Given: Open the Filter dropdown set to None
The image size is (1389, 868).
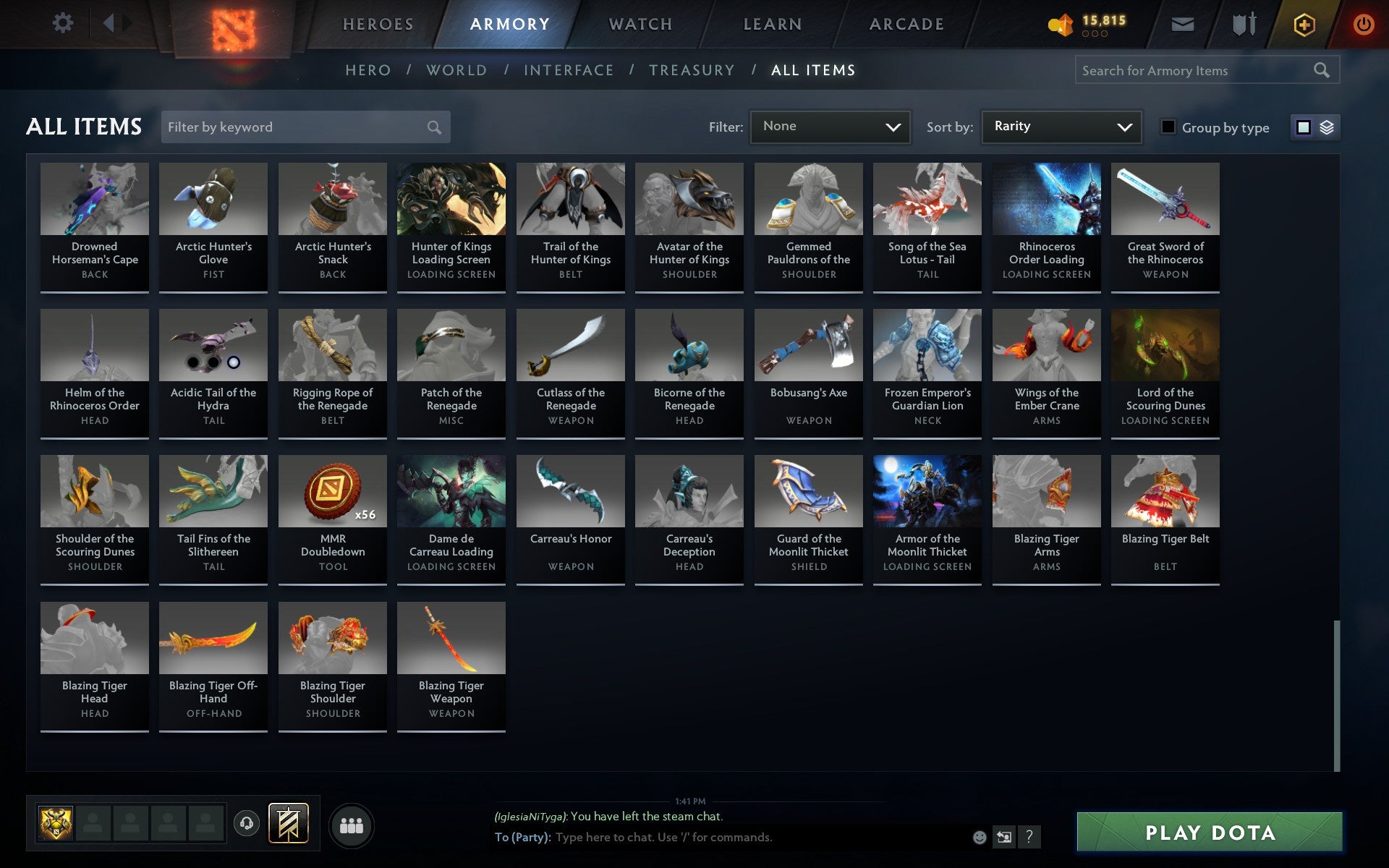Looking at the screenshot, I should point(829,126).
